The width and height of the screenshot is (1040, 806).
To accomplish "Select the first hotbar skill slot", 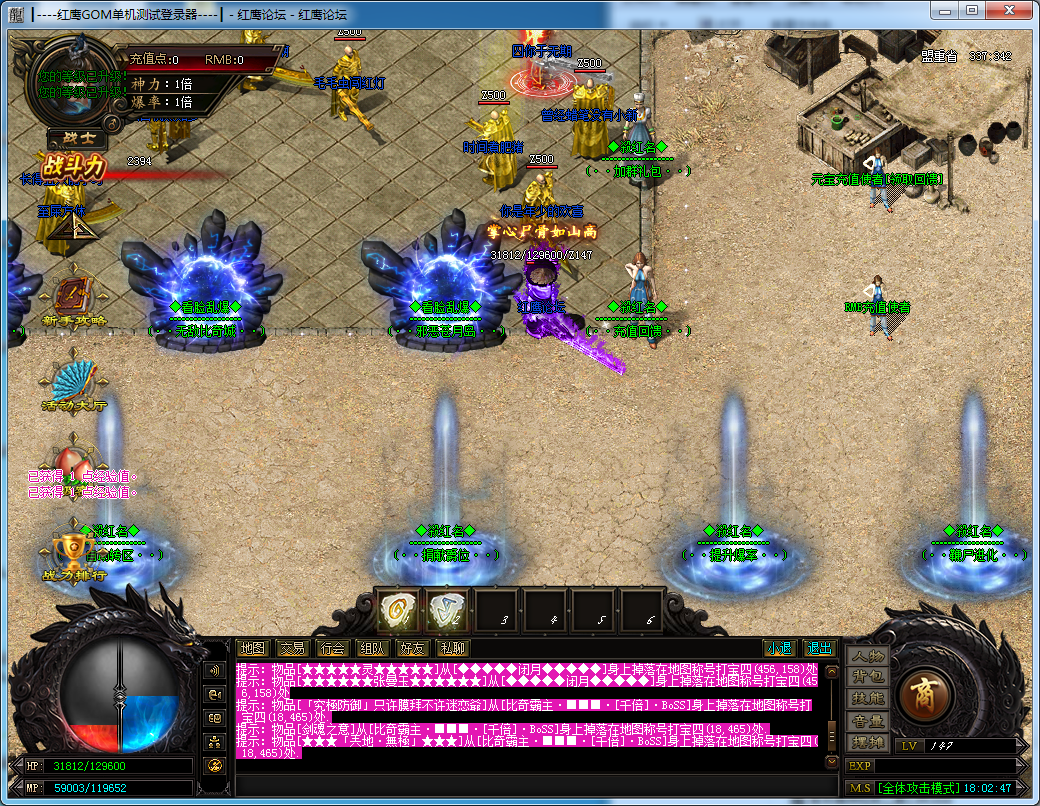I will pyautogui.click(x=397, y=609).
